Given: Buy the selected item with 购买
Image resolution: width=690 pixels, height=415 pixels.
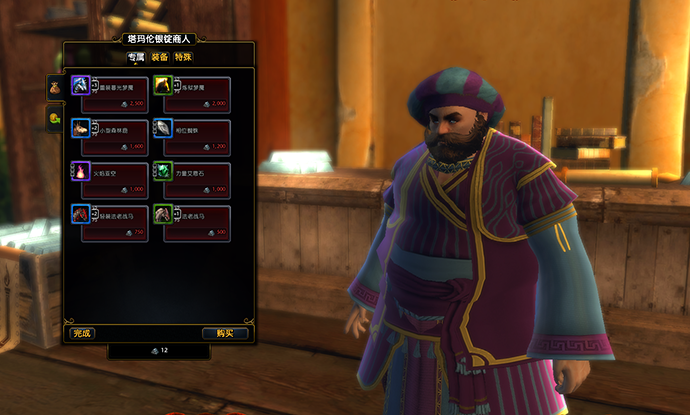Looking at the screenshot, I should coord(224,333).
